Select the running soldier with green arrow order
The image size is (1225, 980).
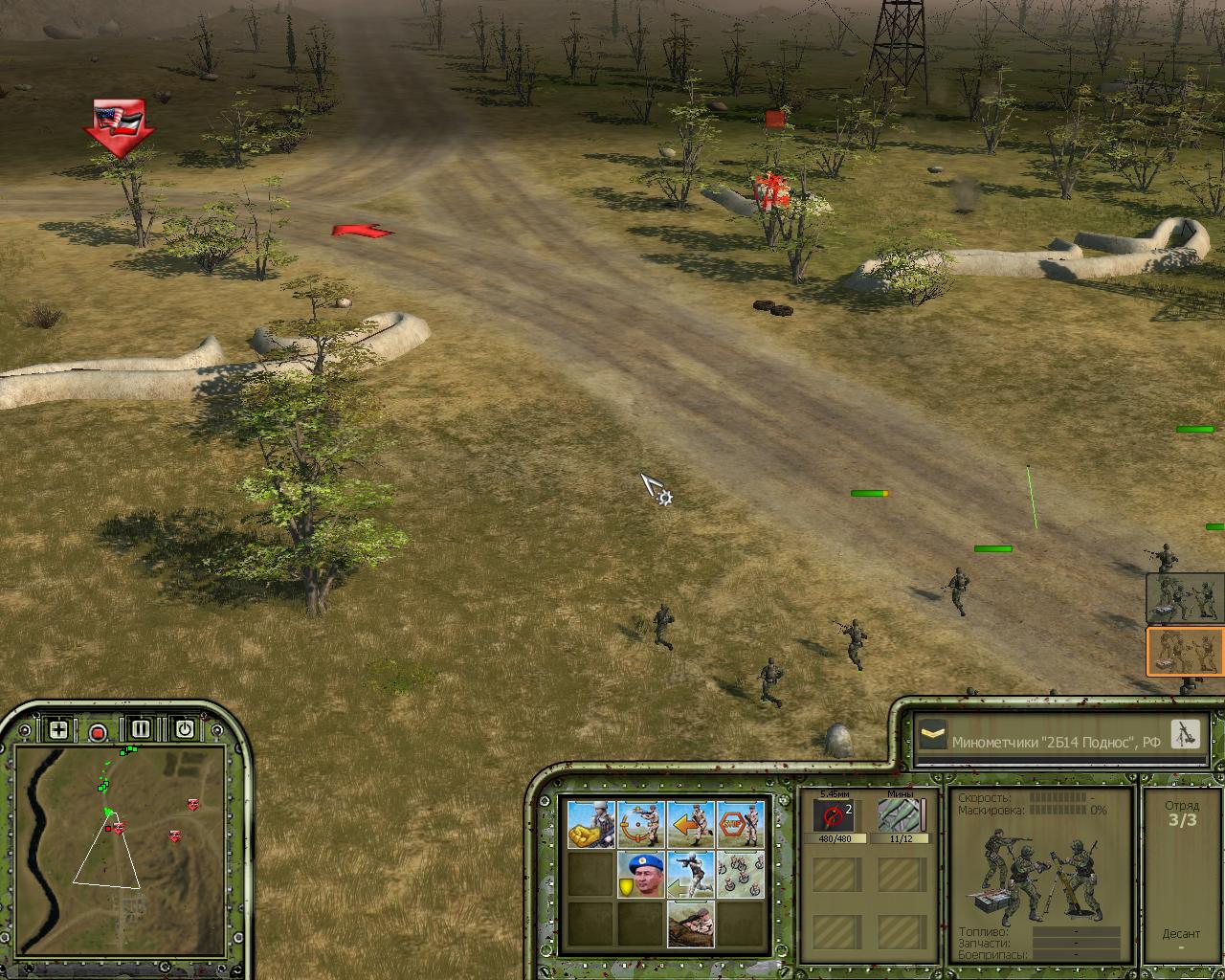point(691,875)
